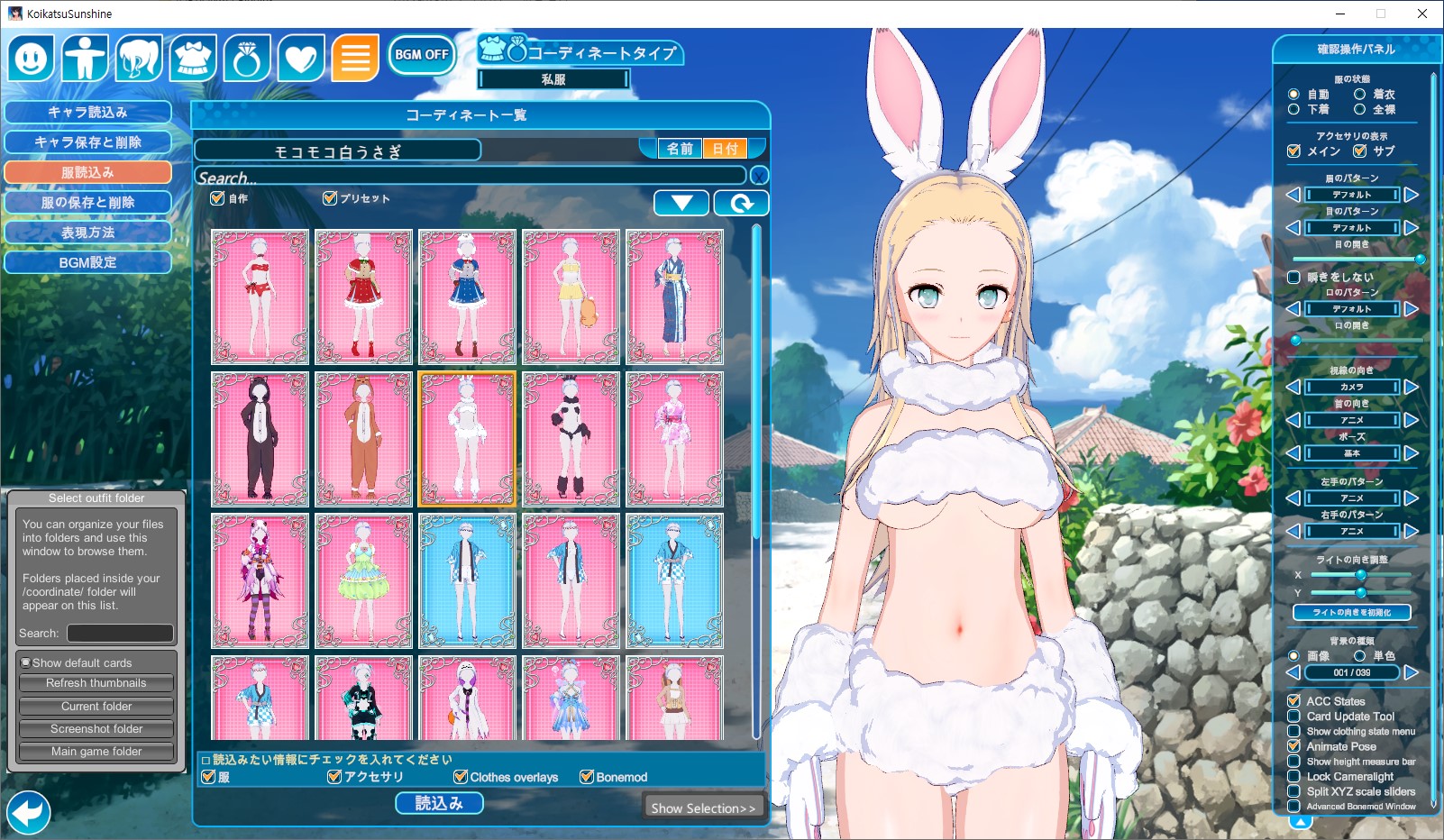
Task: Enable the Lock Cameralight checkbox
Action: pos(1293,776)
